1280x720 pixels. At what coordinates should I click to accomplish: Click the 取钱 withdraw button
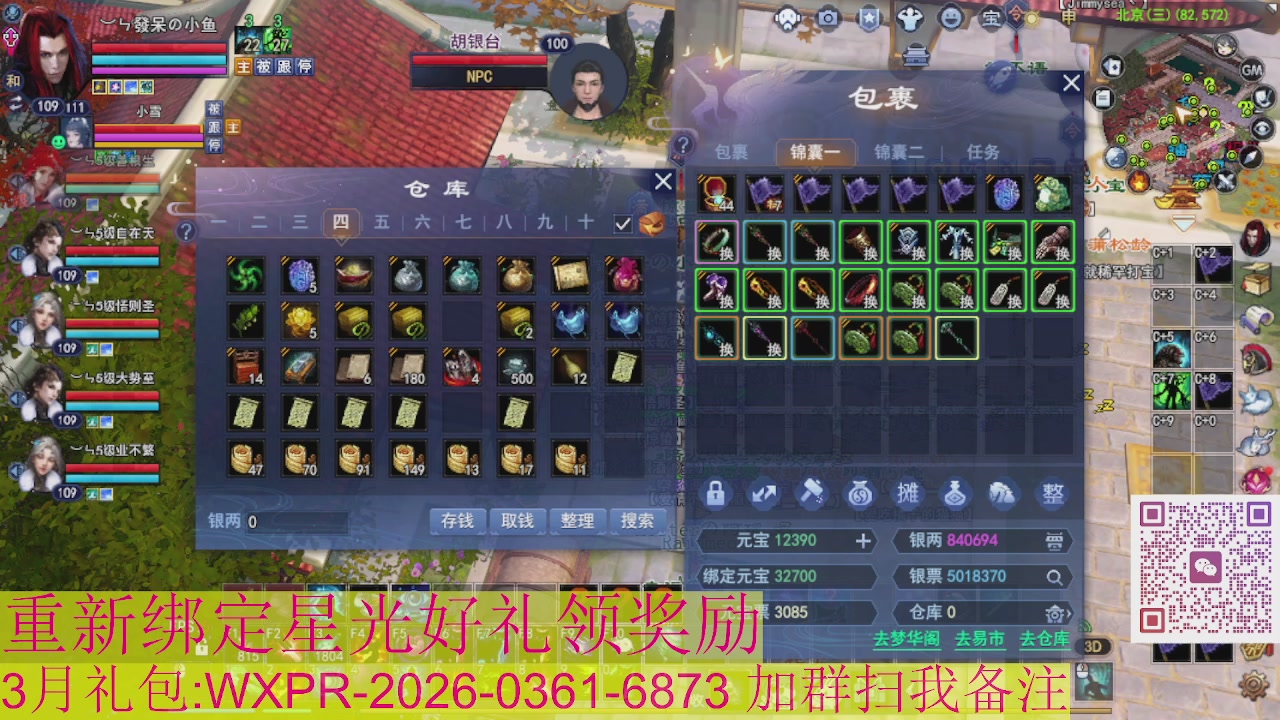(517, 521)
